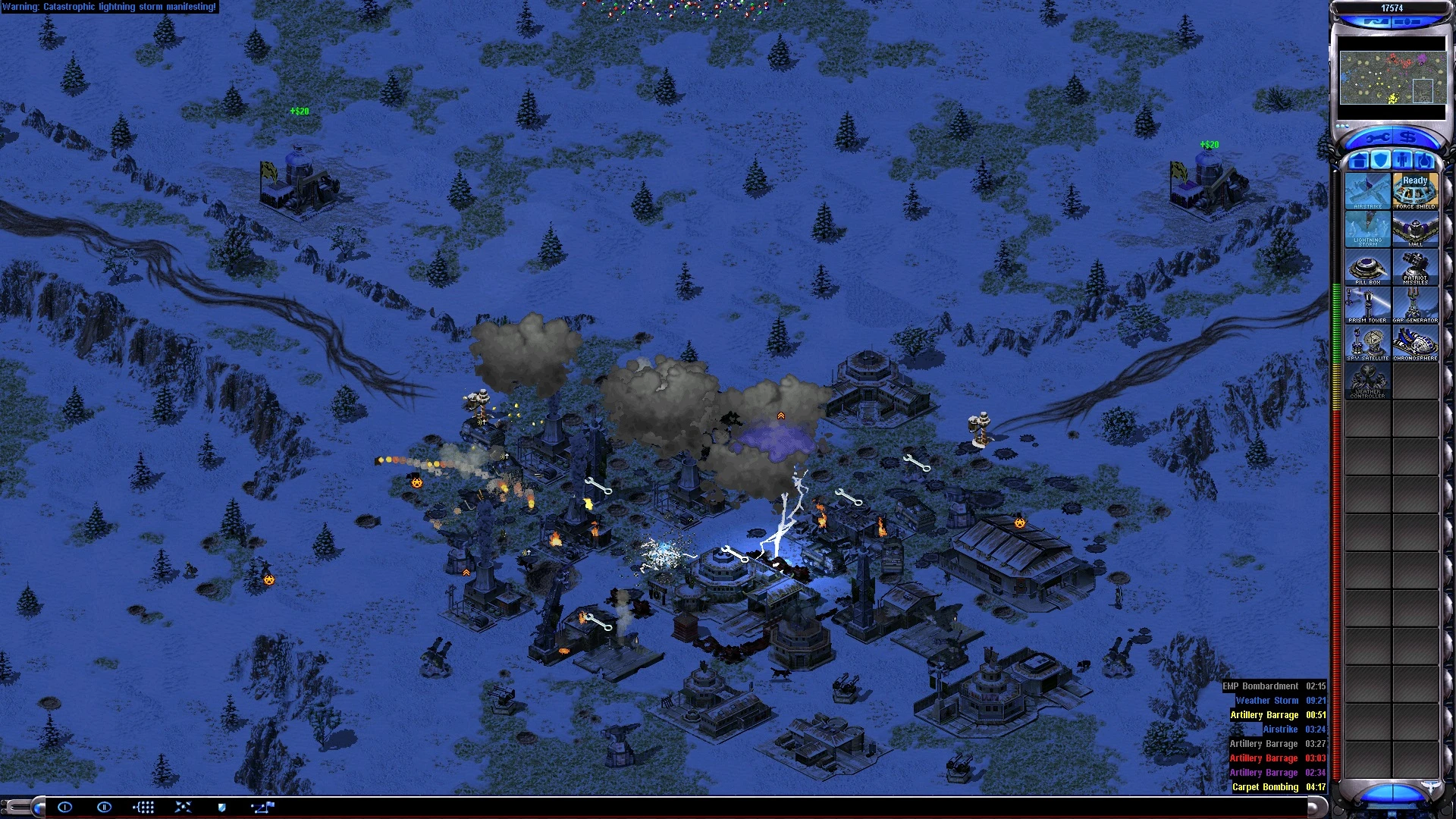Build a Wall from the sidebar
1456x819 pixels.
click(1415, 228)
